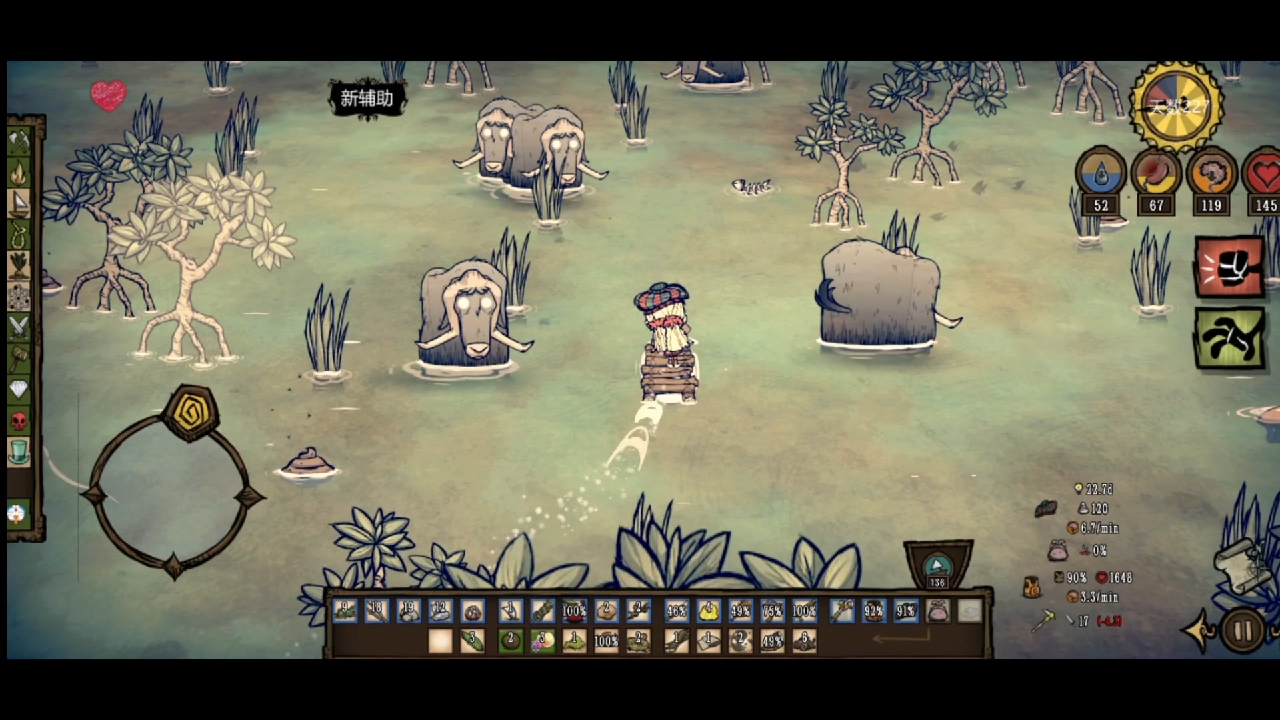The image size is (1280, 720).
Task: Open the Tools crafting tab
Action: tap(19, 143)
